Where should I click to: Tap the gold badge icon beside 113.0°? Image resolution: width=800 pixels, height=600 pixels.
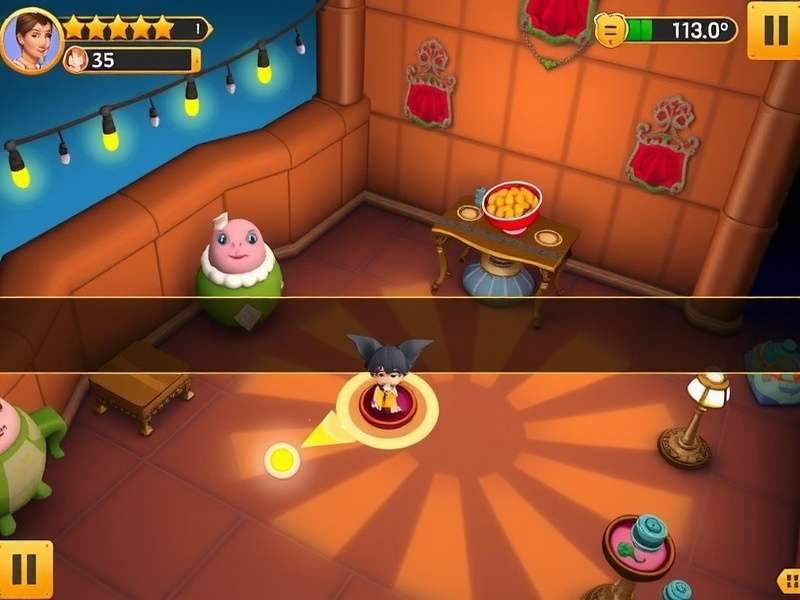[x=610, y=30]
